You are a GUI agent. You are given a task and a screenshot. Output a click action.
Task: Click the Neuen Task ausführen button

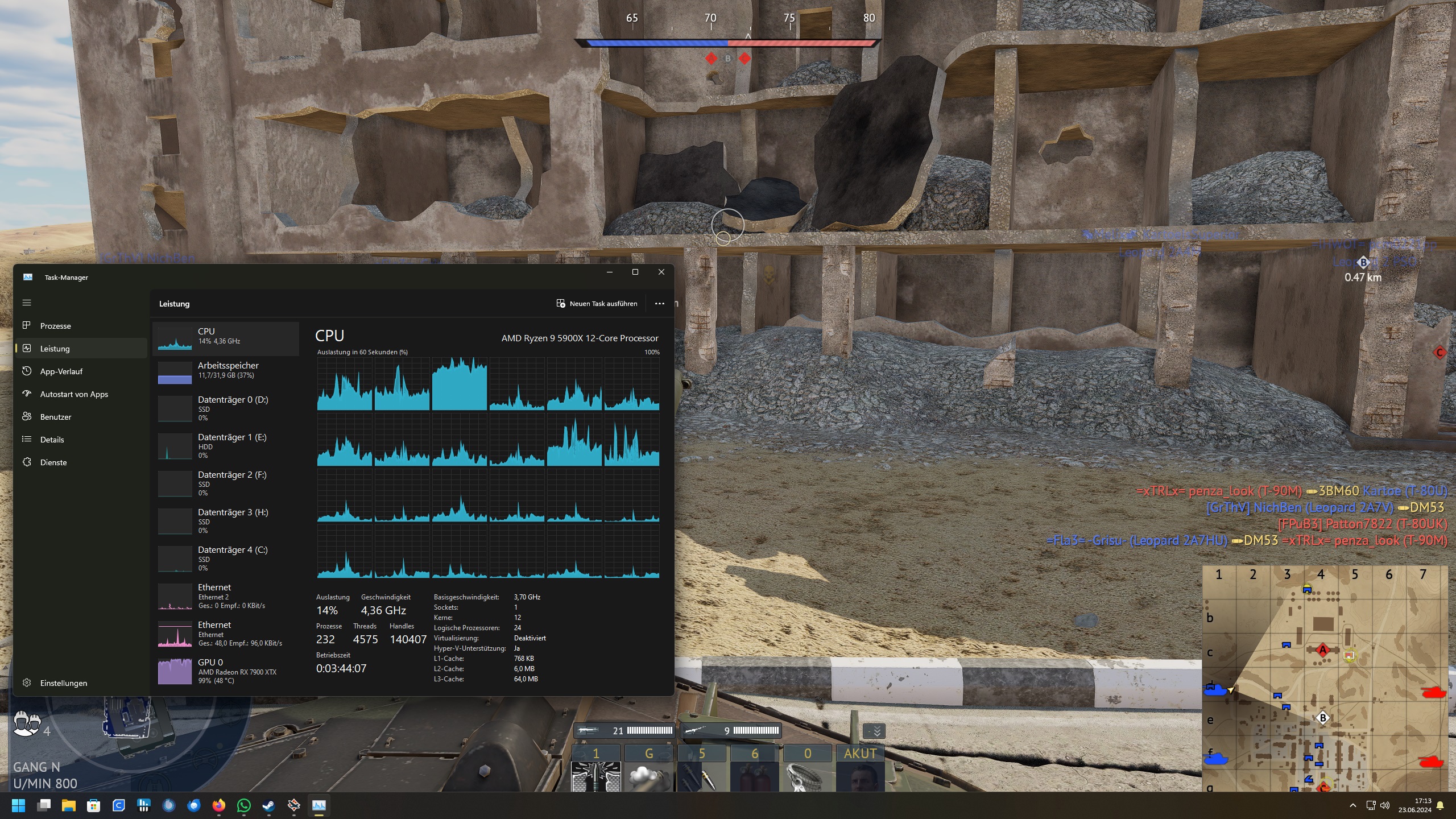click(x=597, y=303)
